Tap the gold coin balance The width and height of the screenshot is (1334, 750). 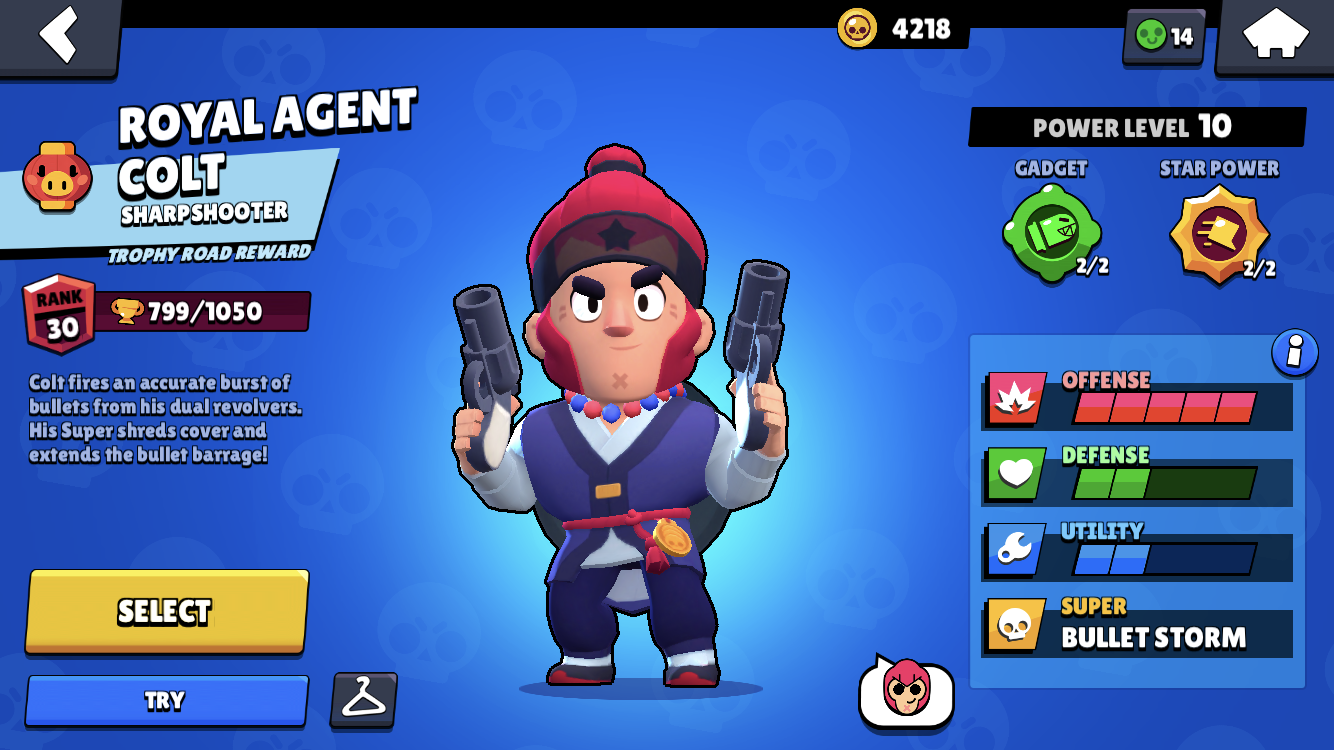(900, 28)
